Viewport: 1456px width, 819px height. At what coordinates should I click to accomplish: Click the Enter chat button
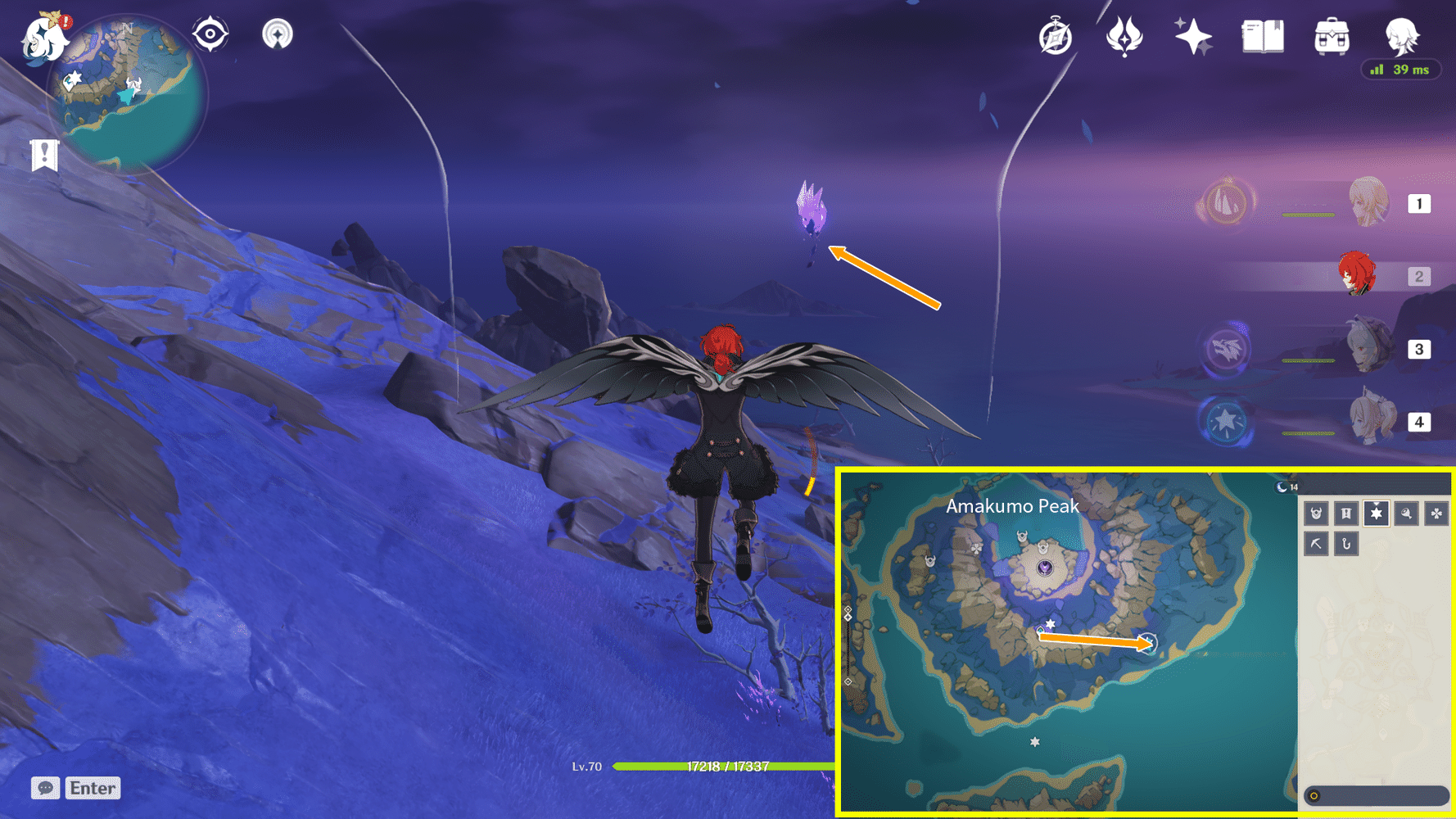click(92, 788)
